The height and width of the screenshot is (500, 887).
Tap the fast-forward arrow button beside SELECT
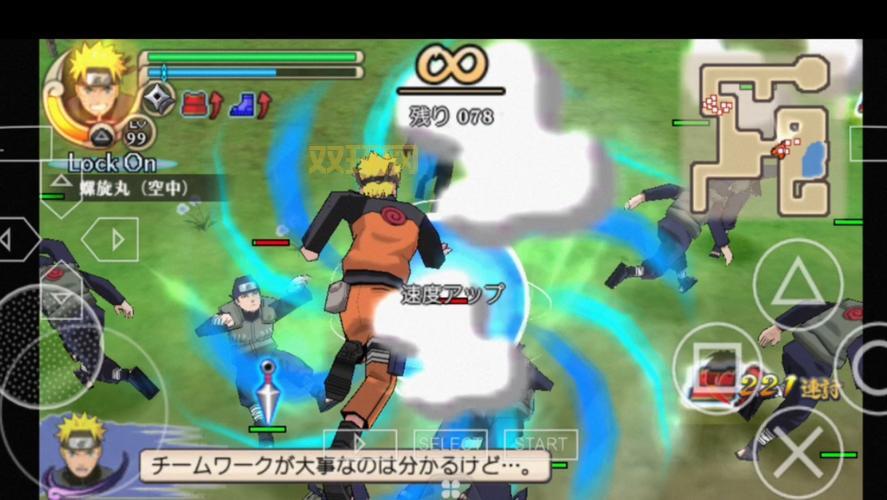pos(360,442)
